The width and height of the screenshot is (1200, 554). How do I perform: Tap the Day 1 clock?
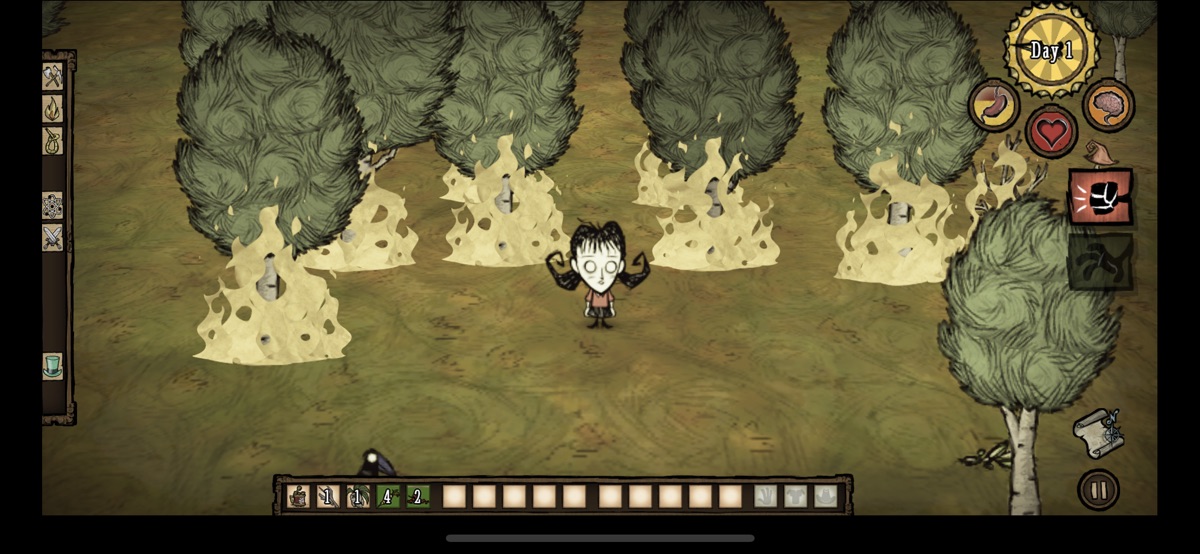click(x=1051, y=50)
